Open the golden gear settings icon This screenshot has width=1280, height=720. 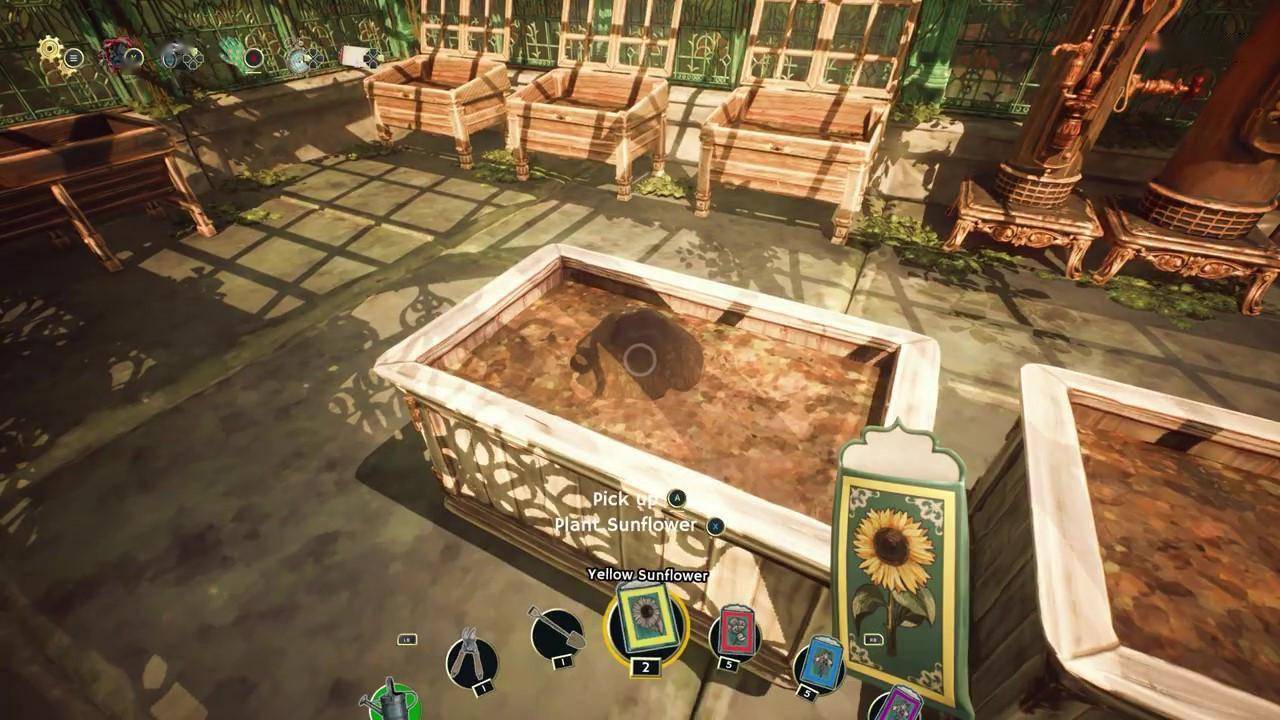click(51, 48)
